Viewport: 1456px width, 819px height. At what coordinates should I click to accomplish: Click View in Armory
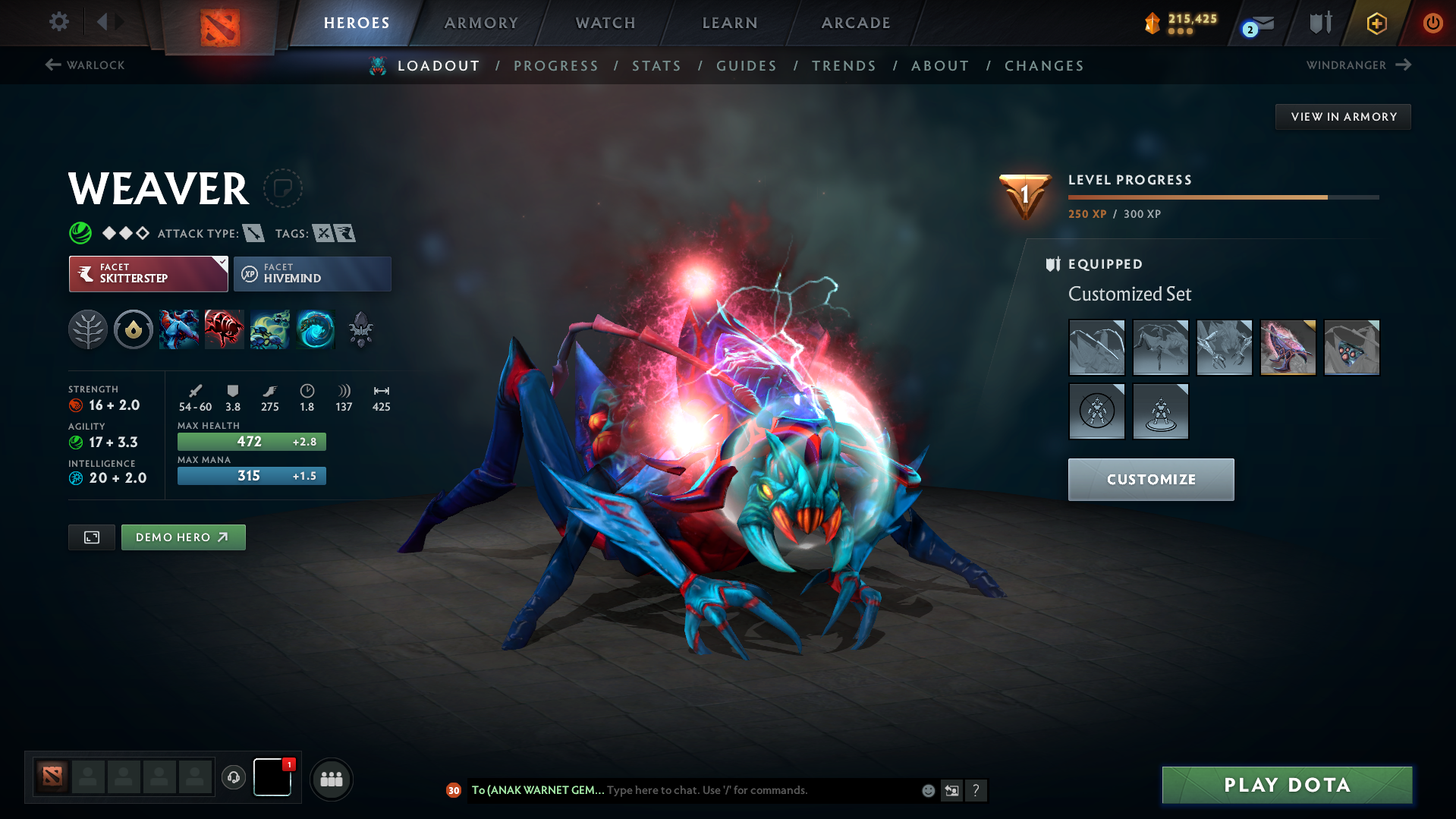(1342, 116)
